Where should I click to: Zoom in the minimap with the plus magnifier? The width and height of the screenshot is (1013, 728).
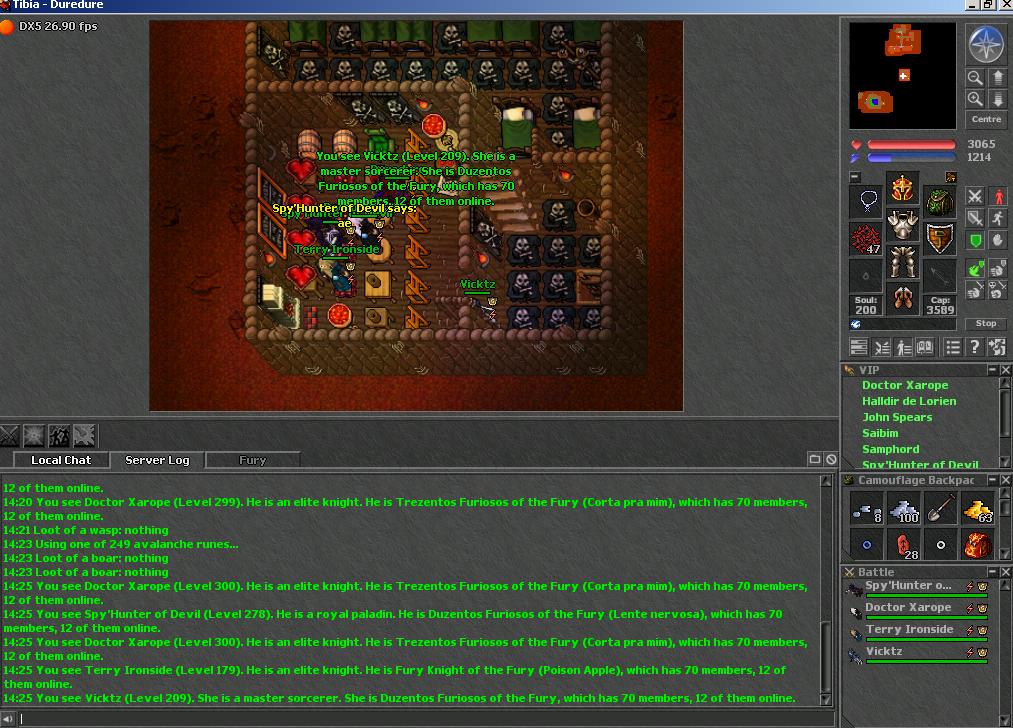tap(976, 99)
